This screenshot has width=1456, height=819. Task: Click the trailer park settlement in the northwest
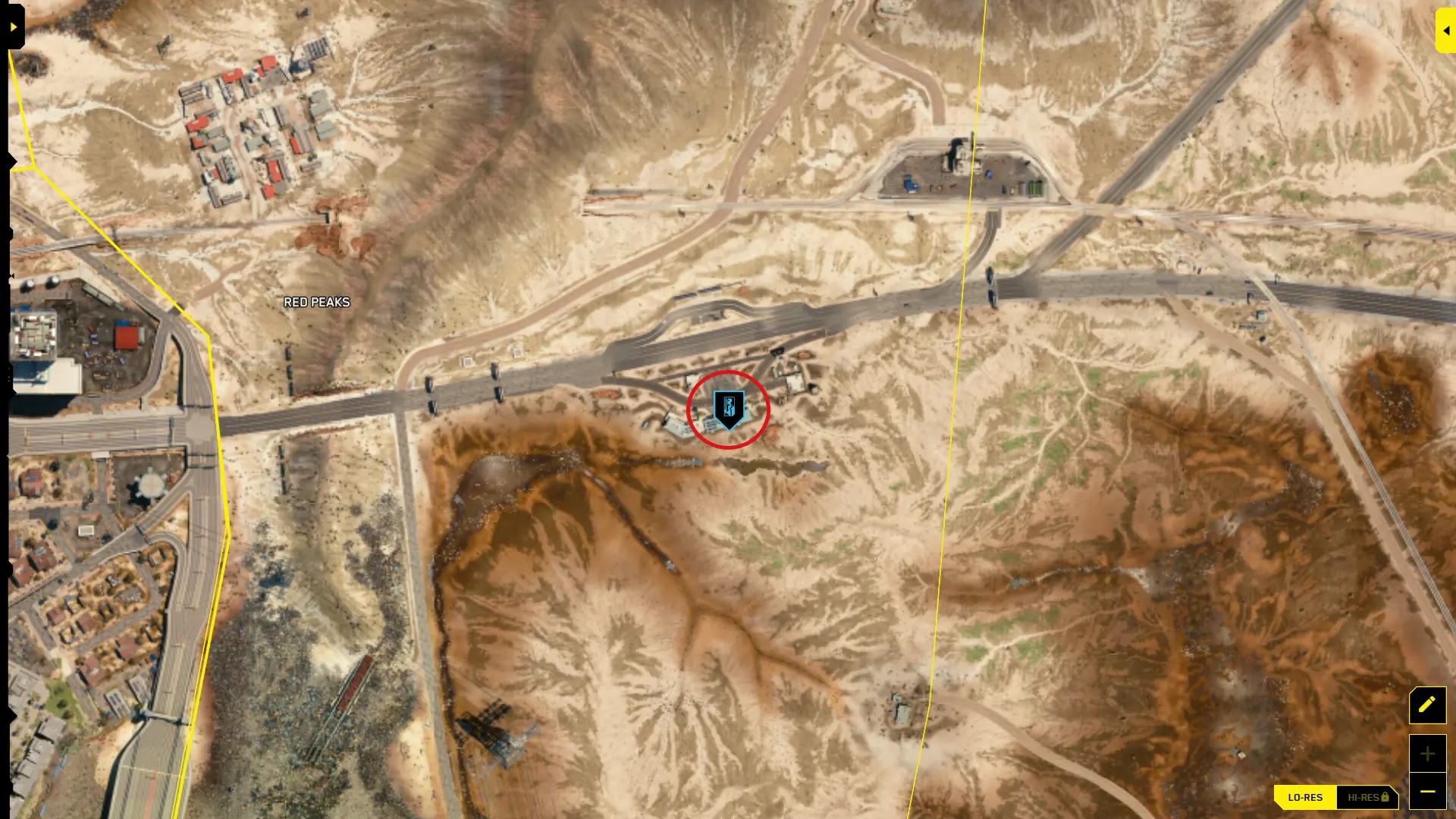click(x=258, y=121)
